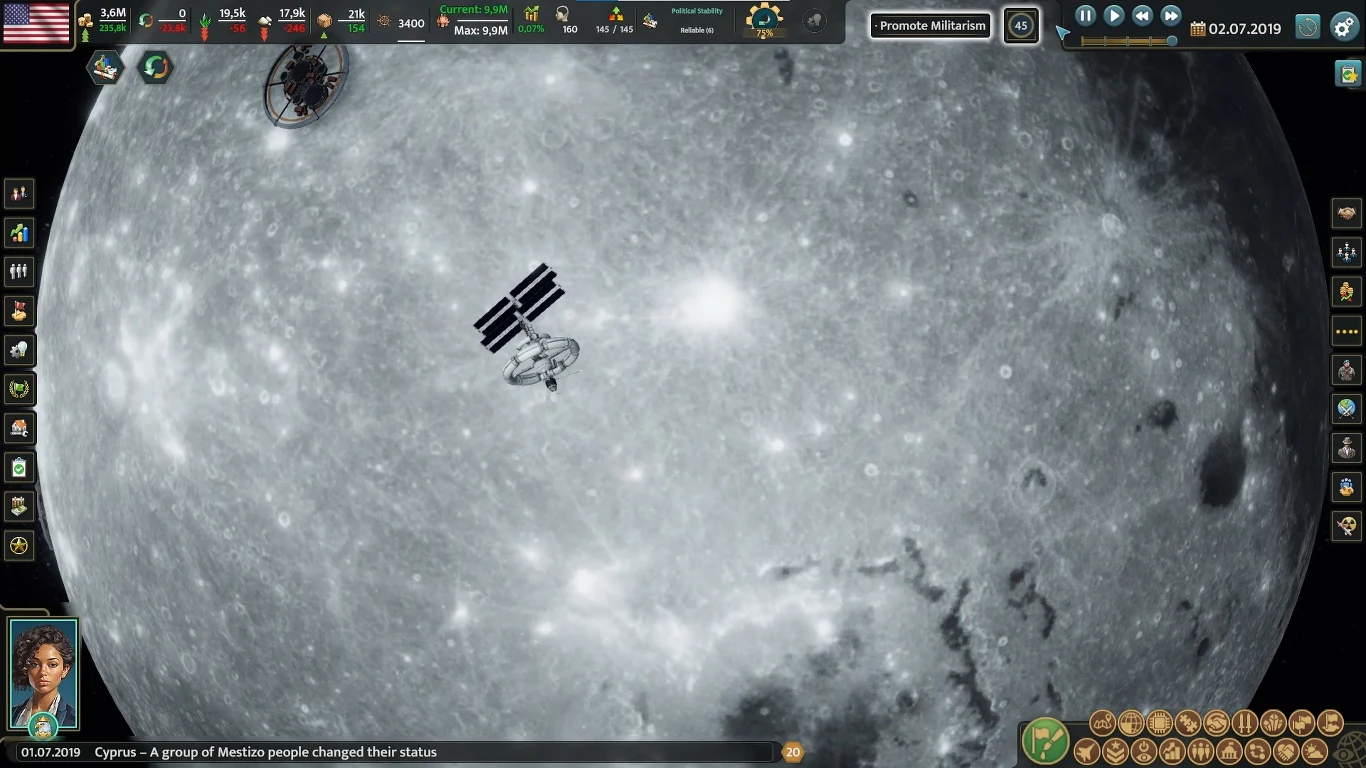Screen dimensions: 1366x768
Task: Expand the four-dot options menu on the right
Action: click(x=1347, y=331)
